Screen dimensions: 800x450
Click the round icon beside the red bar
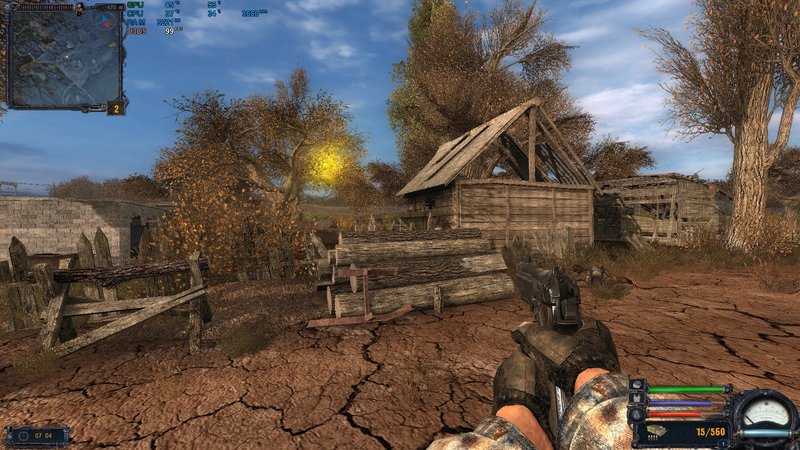(637, 414)
